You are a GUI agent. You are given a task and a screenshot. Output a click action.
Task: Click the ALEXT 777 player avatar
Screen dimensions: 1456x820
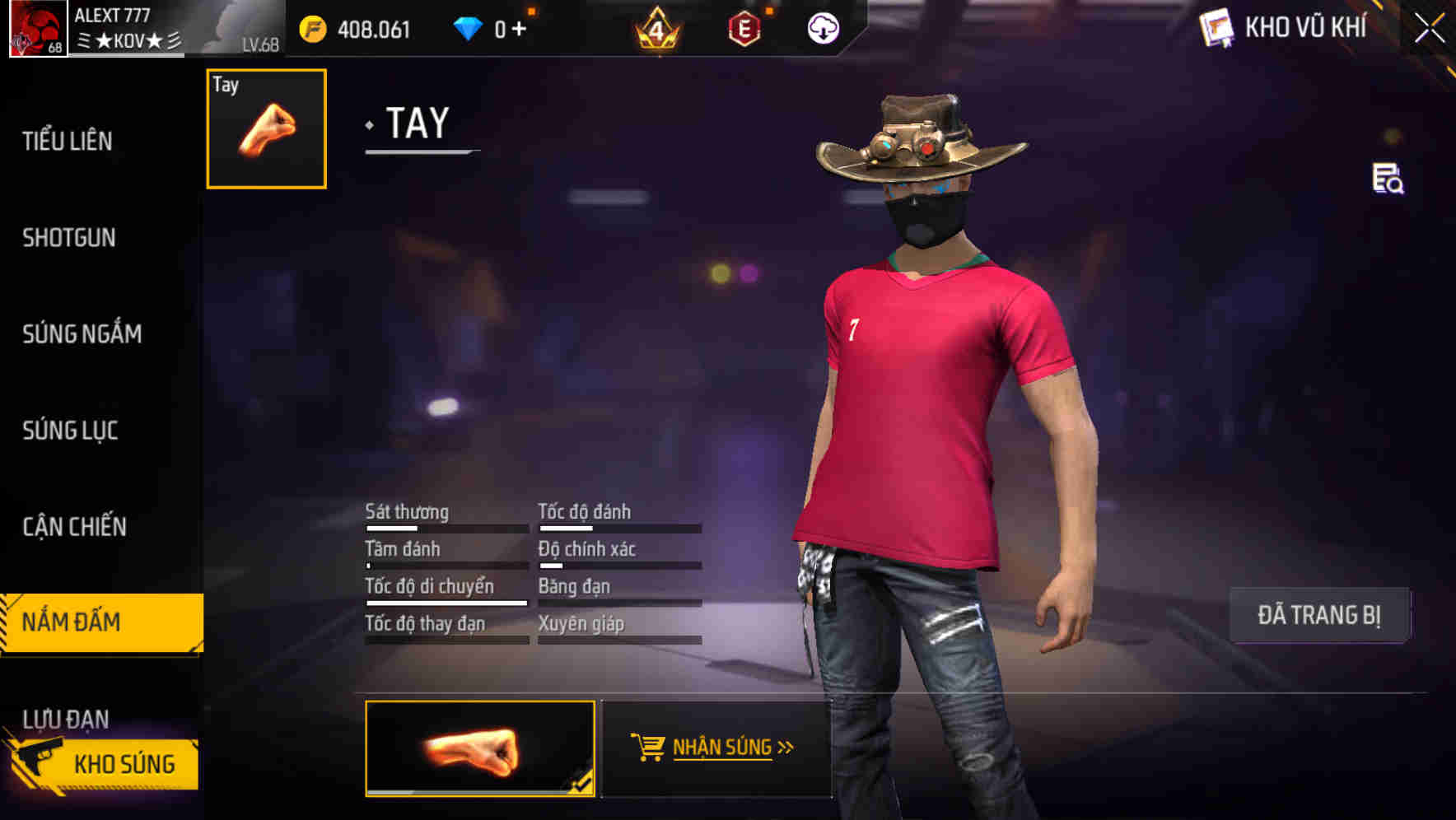(39, 29)
